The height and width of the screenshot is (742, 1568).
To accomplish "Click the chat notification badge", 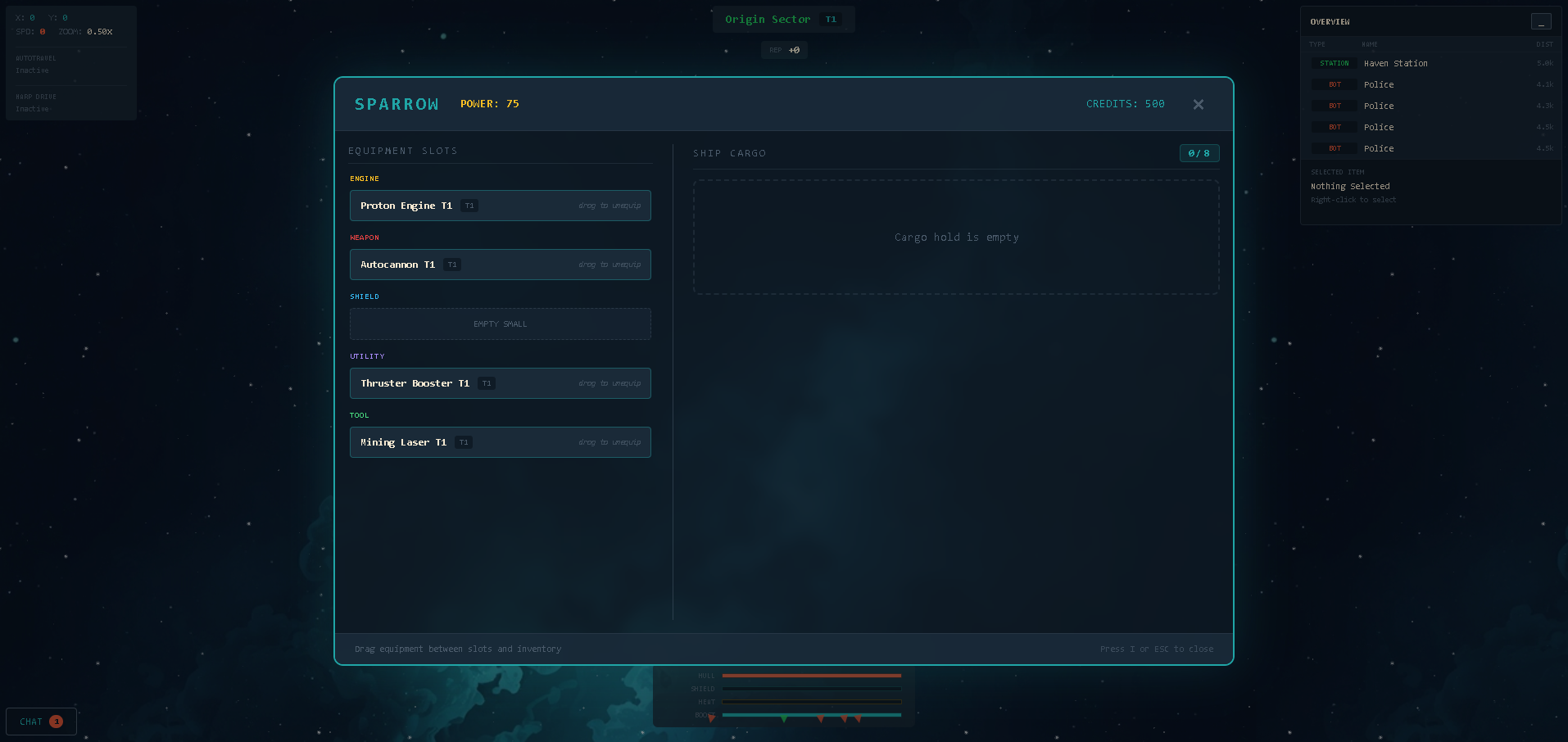I will (57, 722).
